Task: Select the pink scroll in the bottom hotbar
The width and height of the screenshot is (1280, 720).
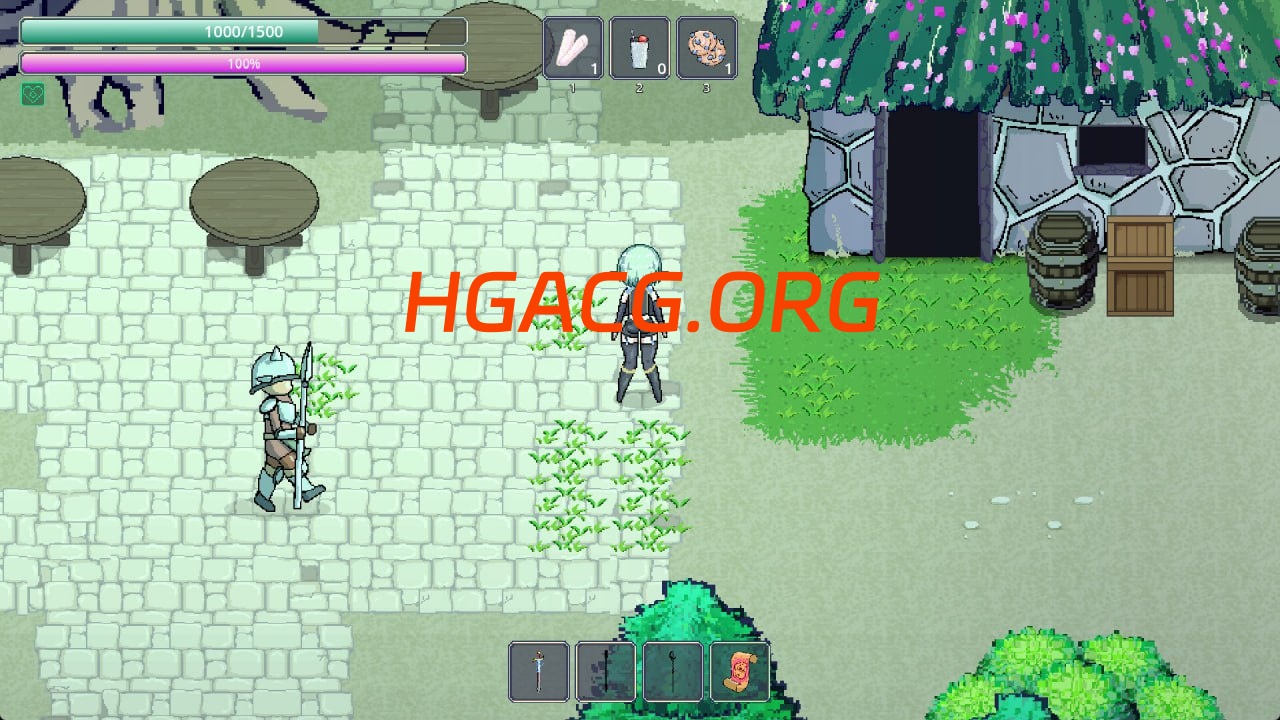Action: (740, 672)
